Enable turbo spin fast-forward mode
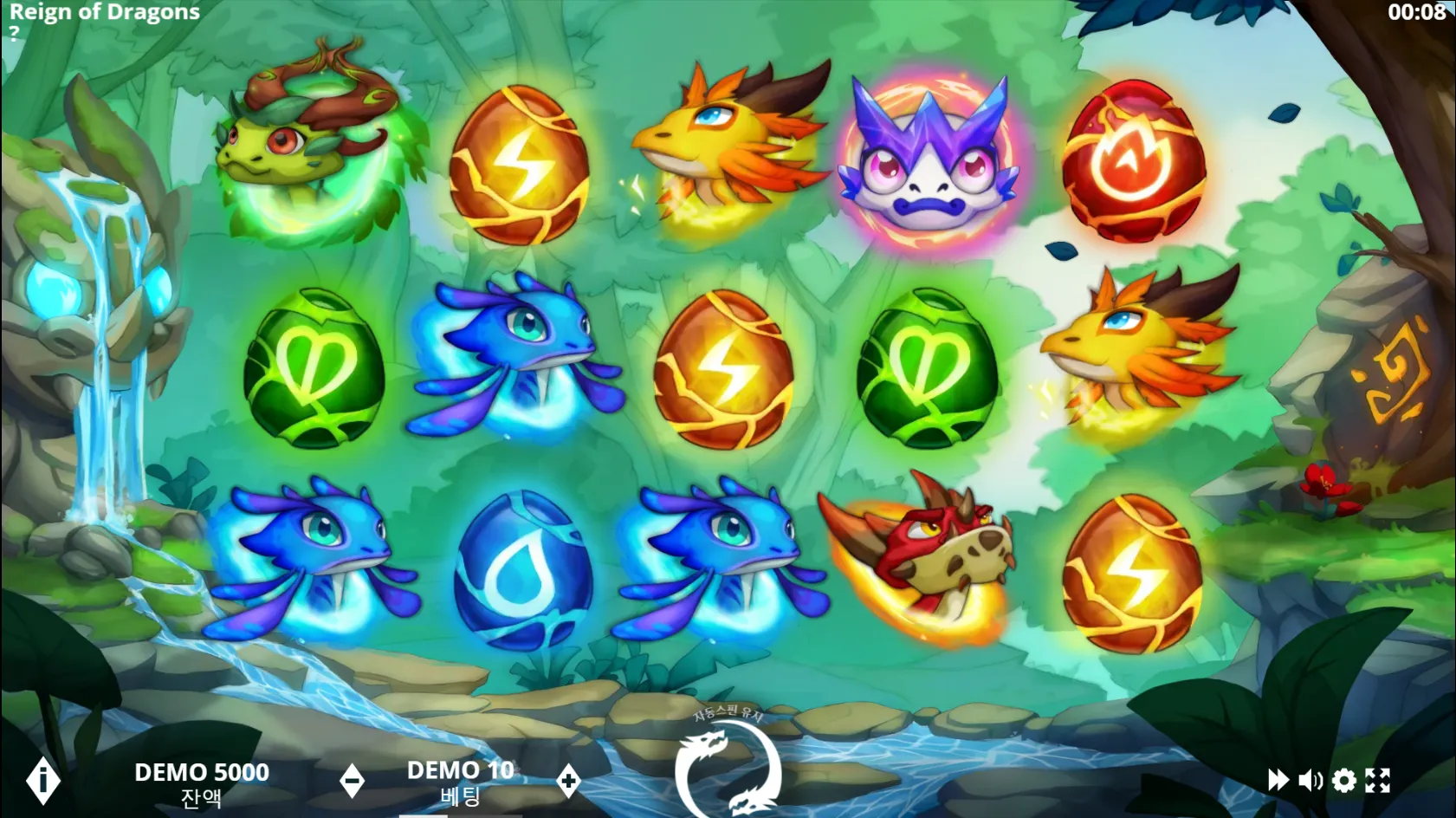Image resolution: width=1456 pixels, height=818 pixels. point(1278,779)
